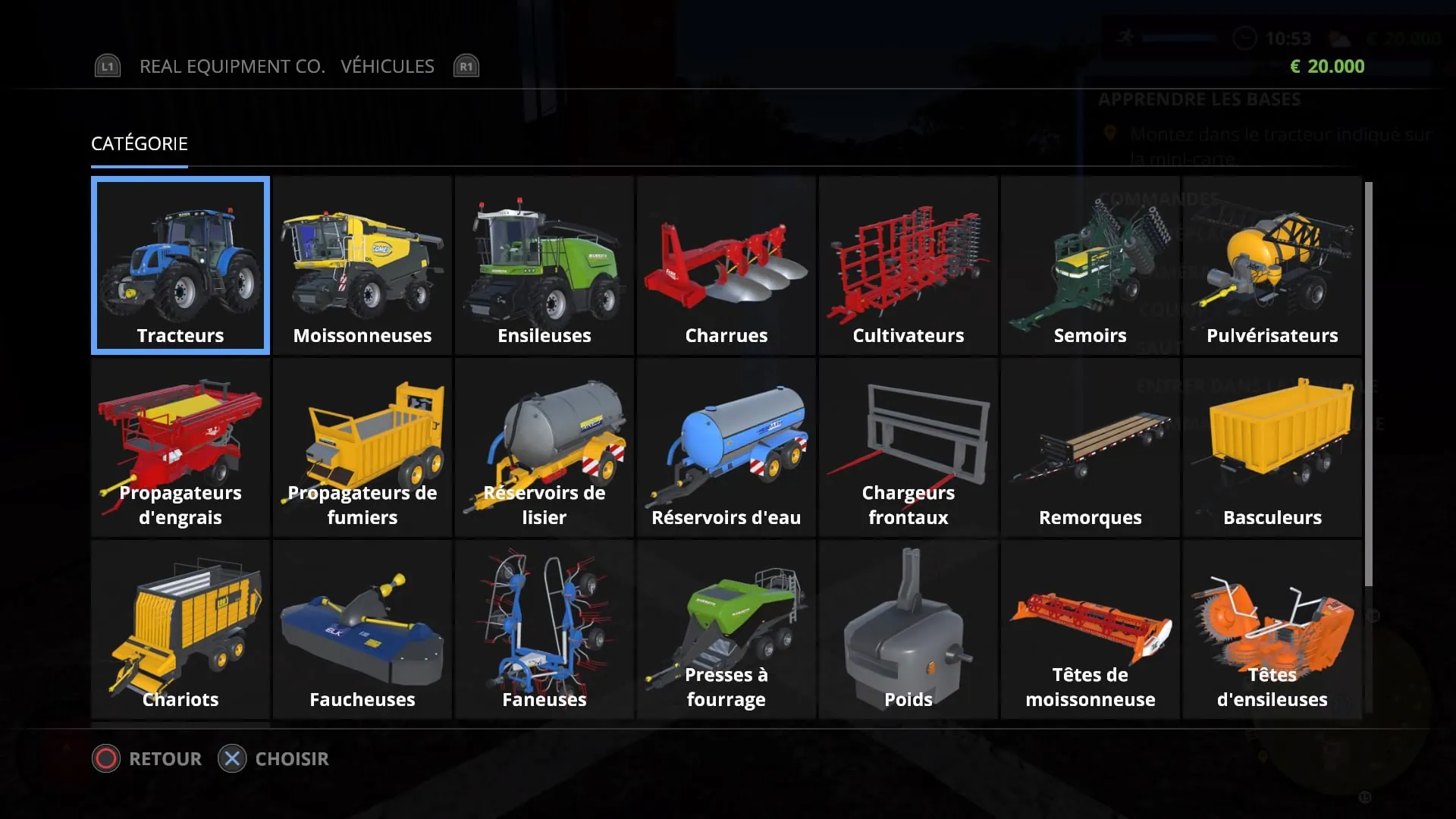1456x819 pixels.
Task: Open the Pulvérisateurs category
Action: (1272, 265)
